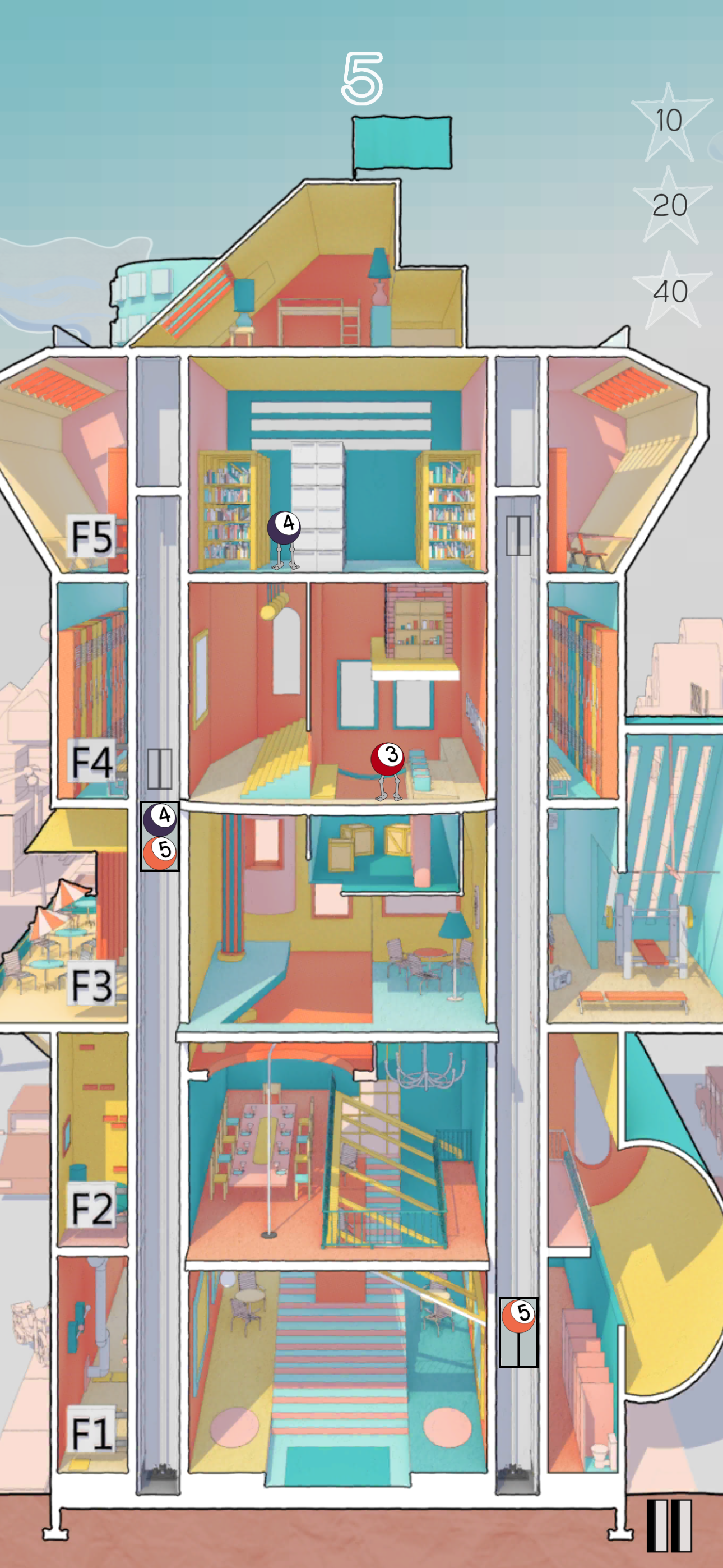
Task: Select the red ball numbered 3 on floor F4
Action: (388, 757)
